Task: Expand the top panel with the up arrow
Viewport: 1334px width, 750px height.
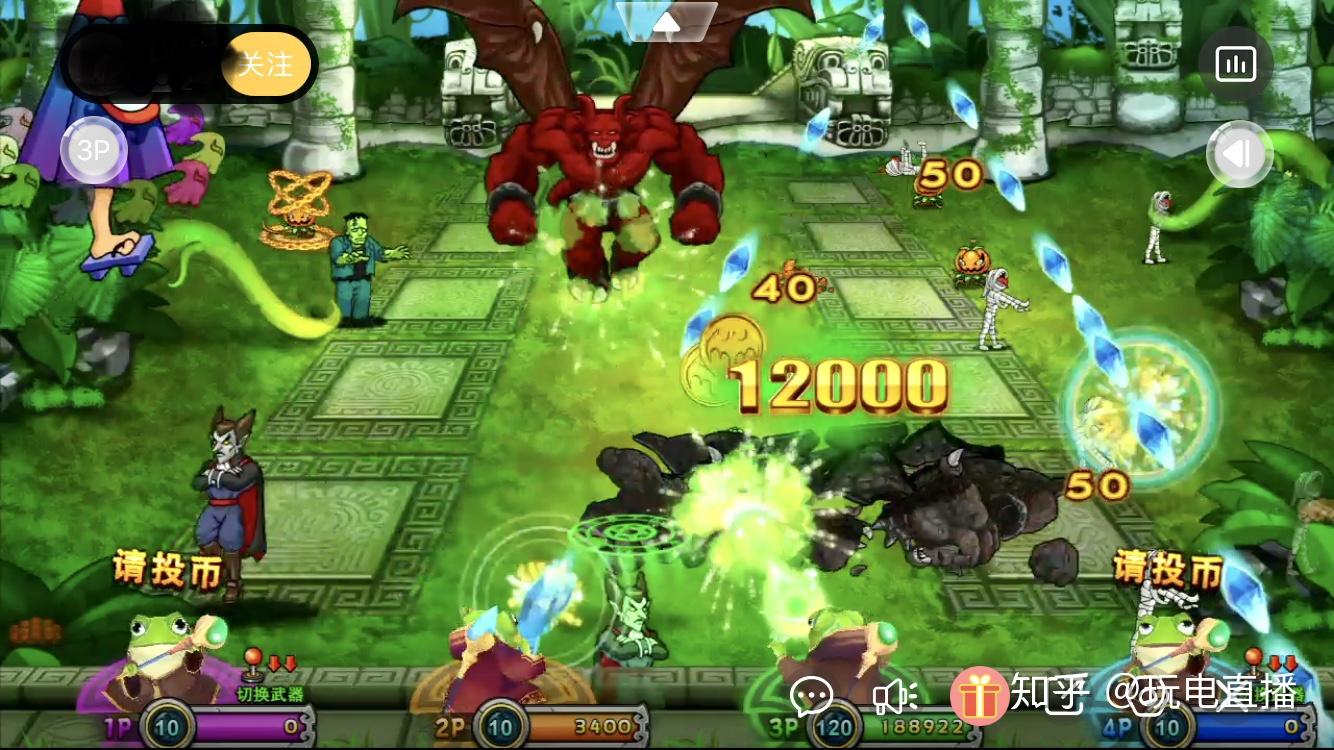Action: [x=666, y=20]
